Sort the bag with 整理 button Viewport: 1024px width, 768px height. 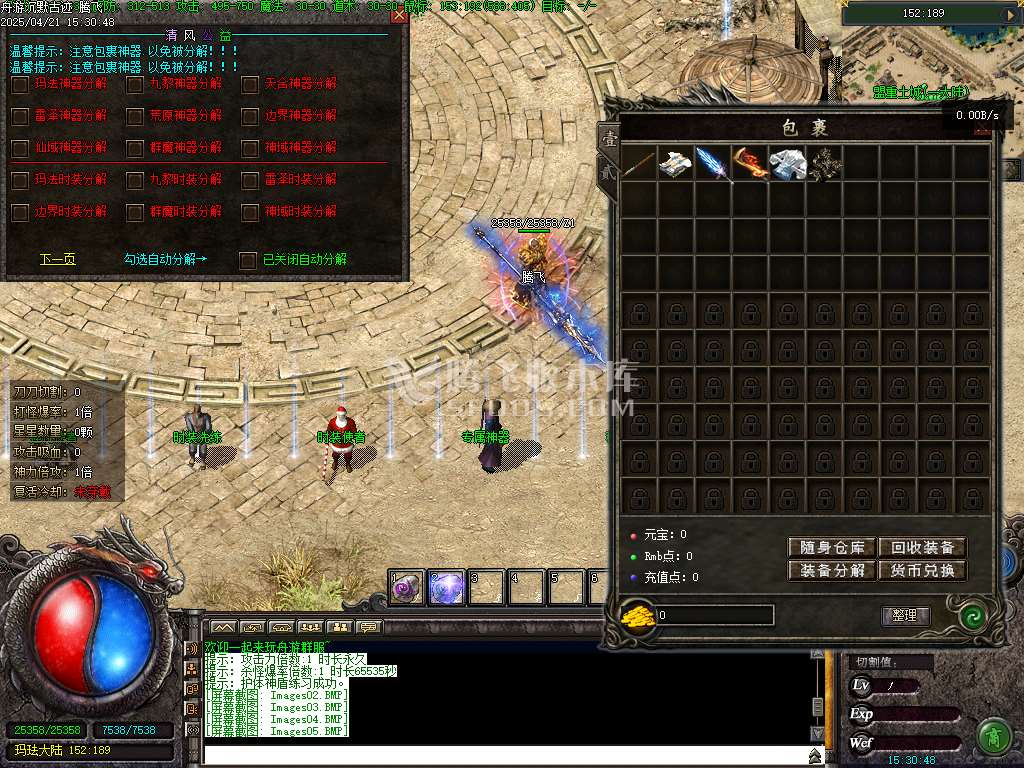905,616
